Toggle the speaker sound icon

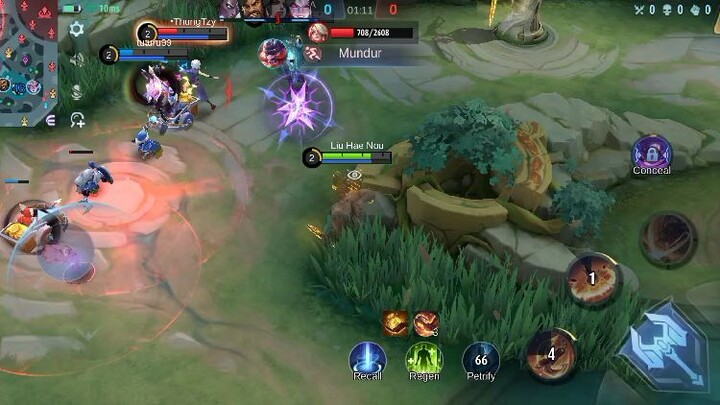point(76,59)
